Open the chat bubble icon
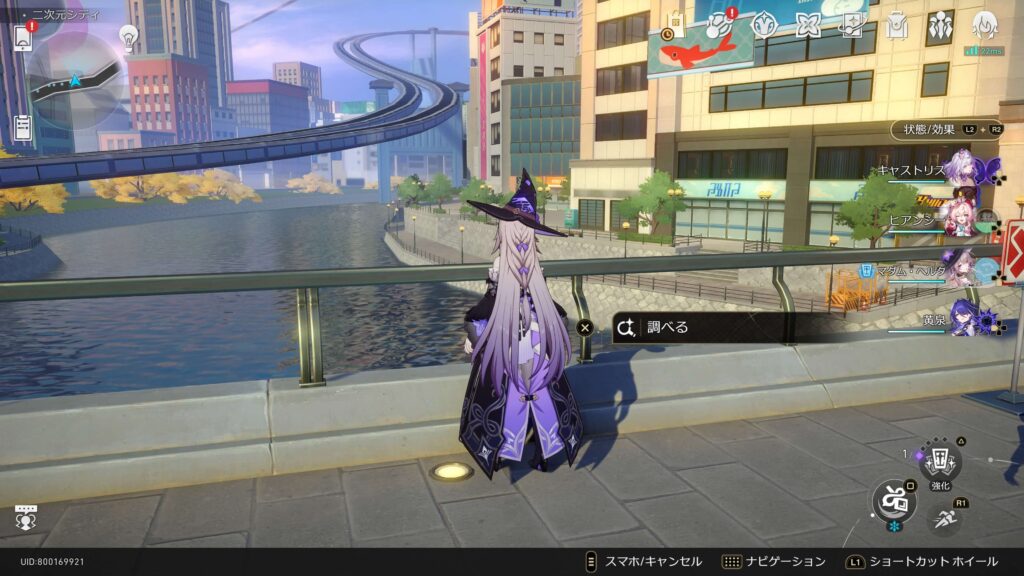1024x576 pixels. pyautogui.click(x=25, y=518)
